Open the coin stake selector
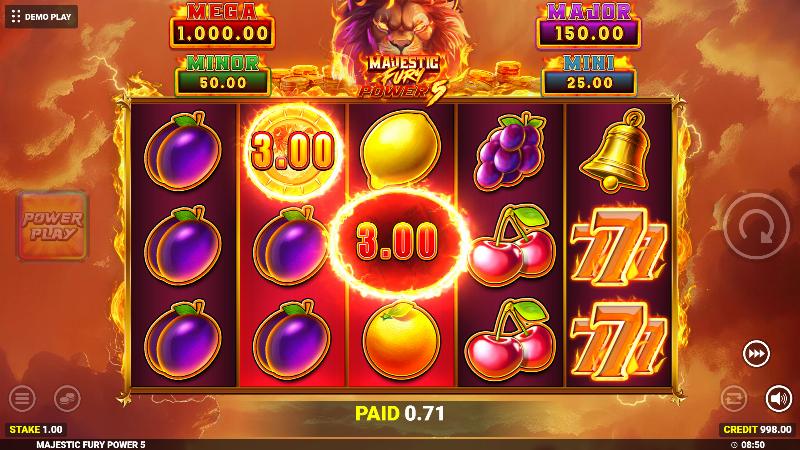This screenshot has height=450, width=800. [68, 398]
